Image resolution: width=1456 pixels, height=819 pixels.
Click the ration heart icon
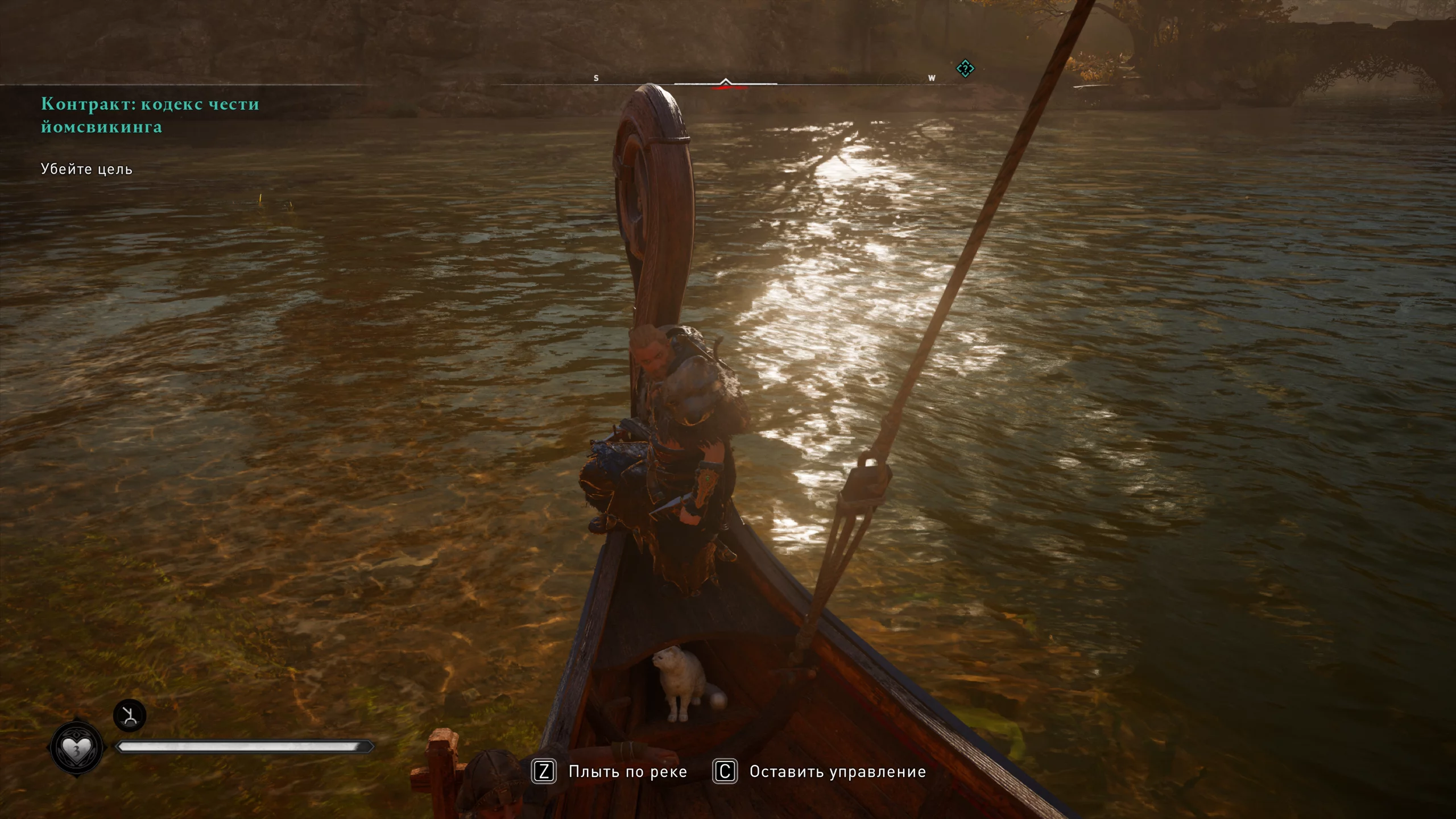(76, 749)
